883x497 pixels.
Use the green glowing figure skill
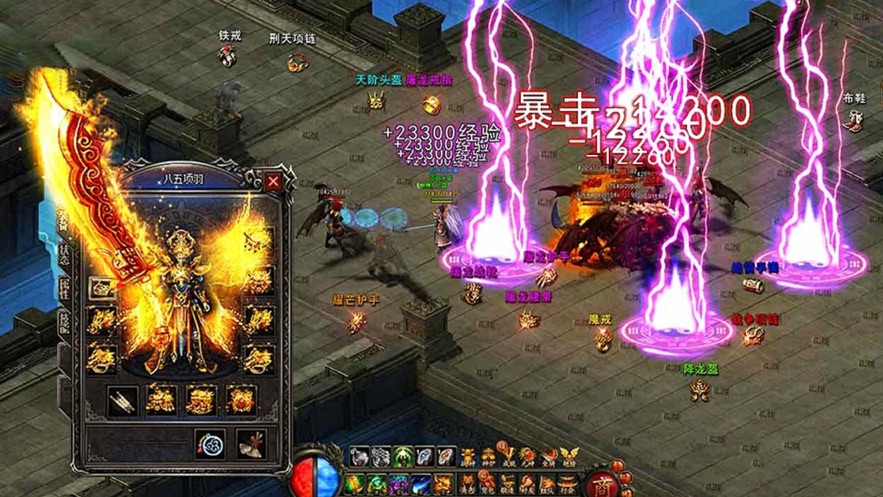click(x=403, y=457)
